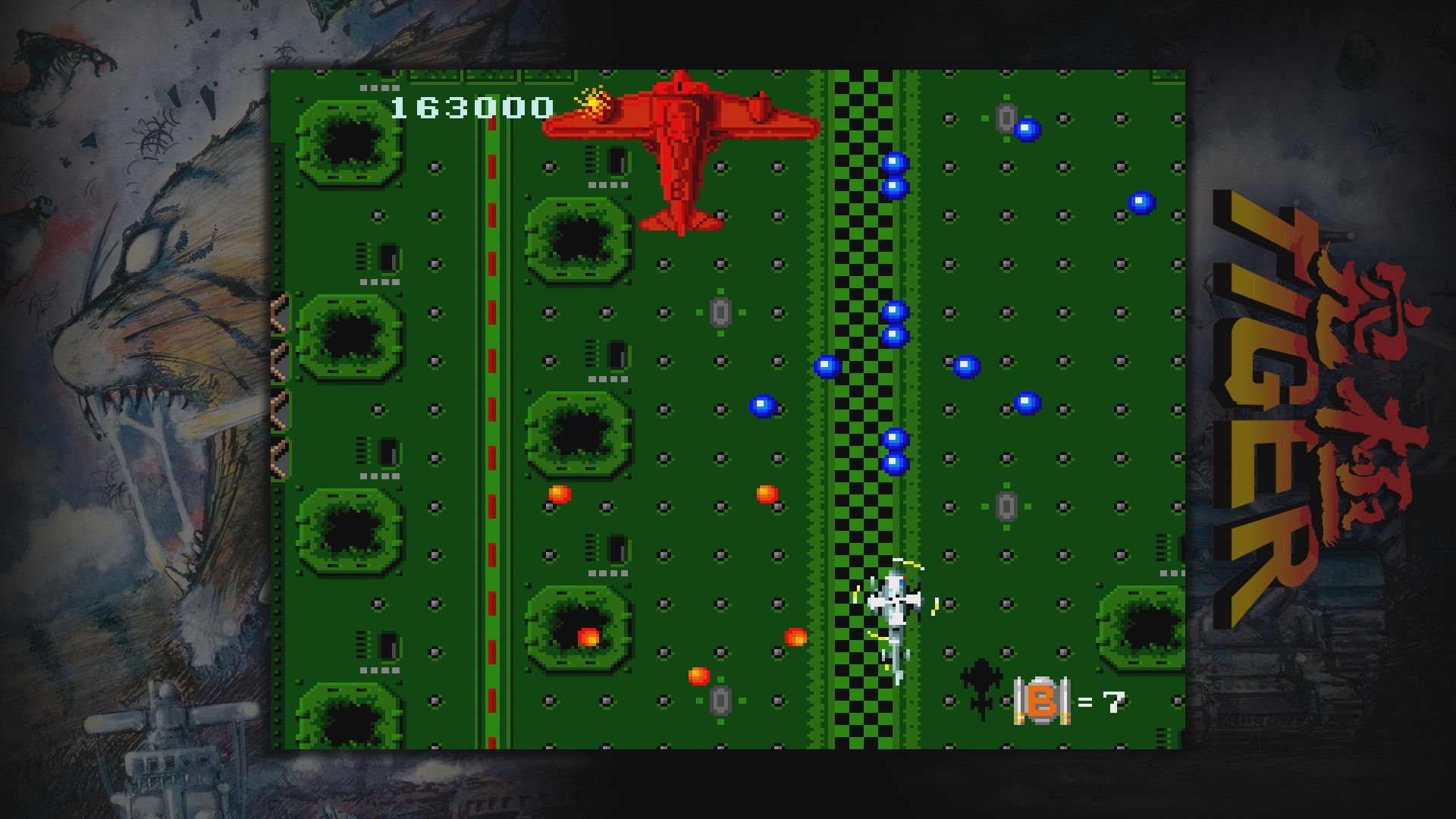
Task: Click the blue enemy bullet nearest the helicopter
Action: point(896,461)
